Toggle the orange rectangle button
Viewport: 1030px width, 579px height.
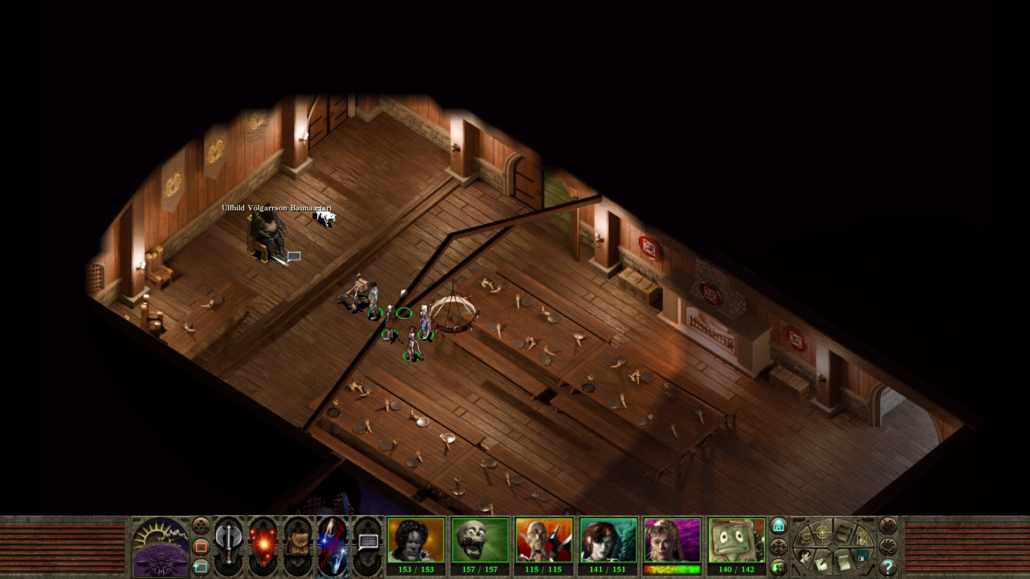point(201,546)
